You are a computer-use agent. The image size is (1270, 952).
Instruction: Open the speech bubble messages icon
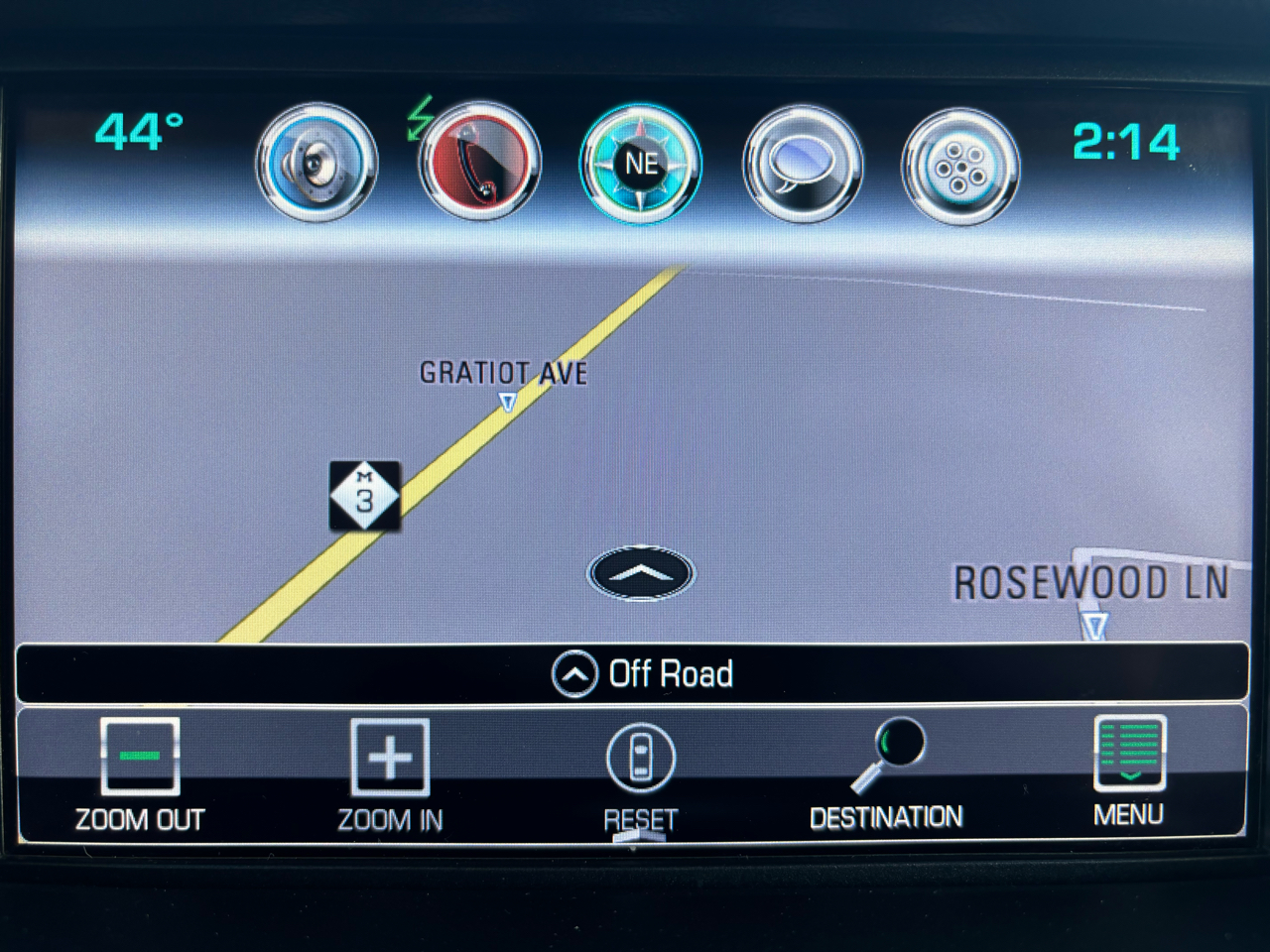pos(802,165)
